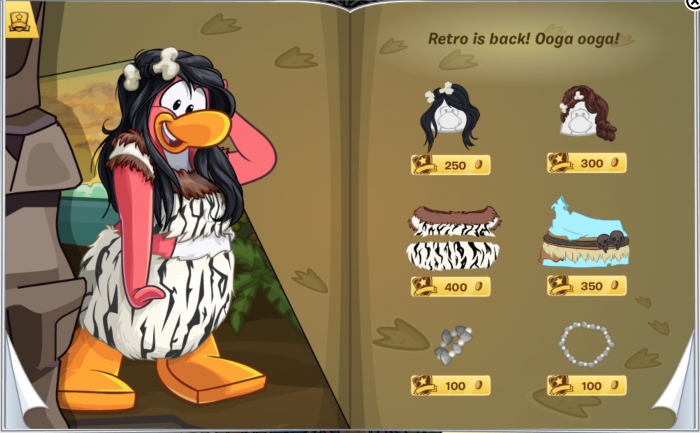Select the black bone-adorned wig
The image size is (700, 433).
click(450, 116)
